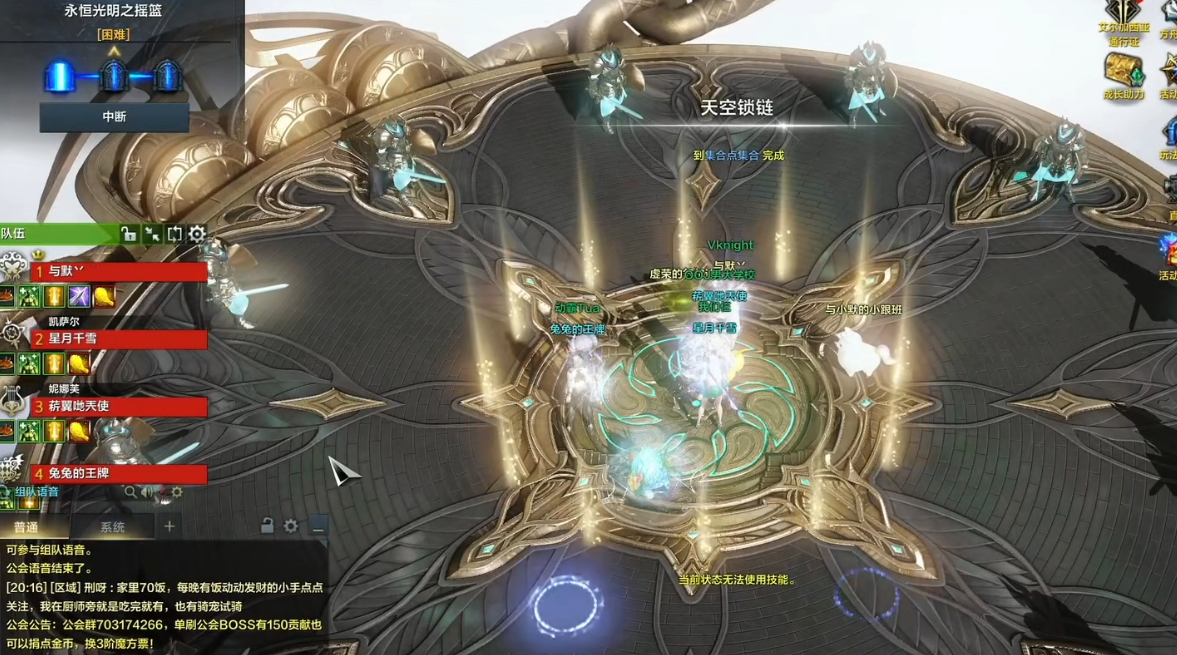Image resolution: width=1177 pixels, height=655 pixels.
Task: Open party panel gear settings
Action: tap(197, 234)
